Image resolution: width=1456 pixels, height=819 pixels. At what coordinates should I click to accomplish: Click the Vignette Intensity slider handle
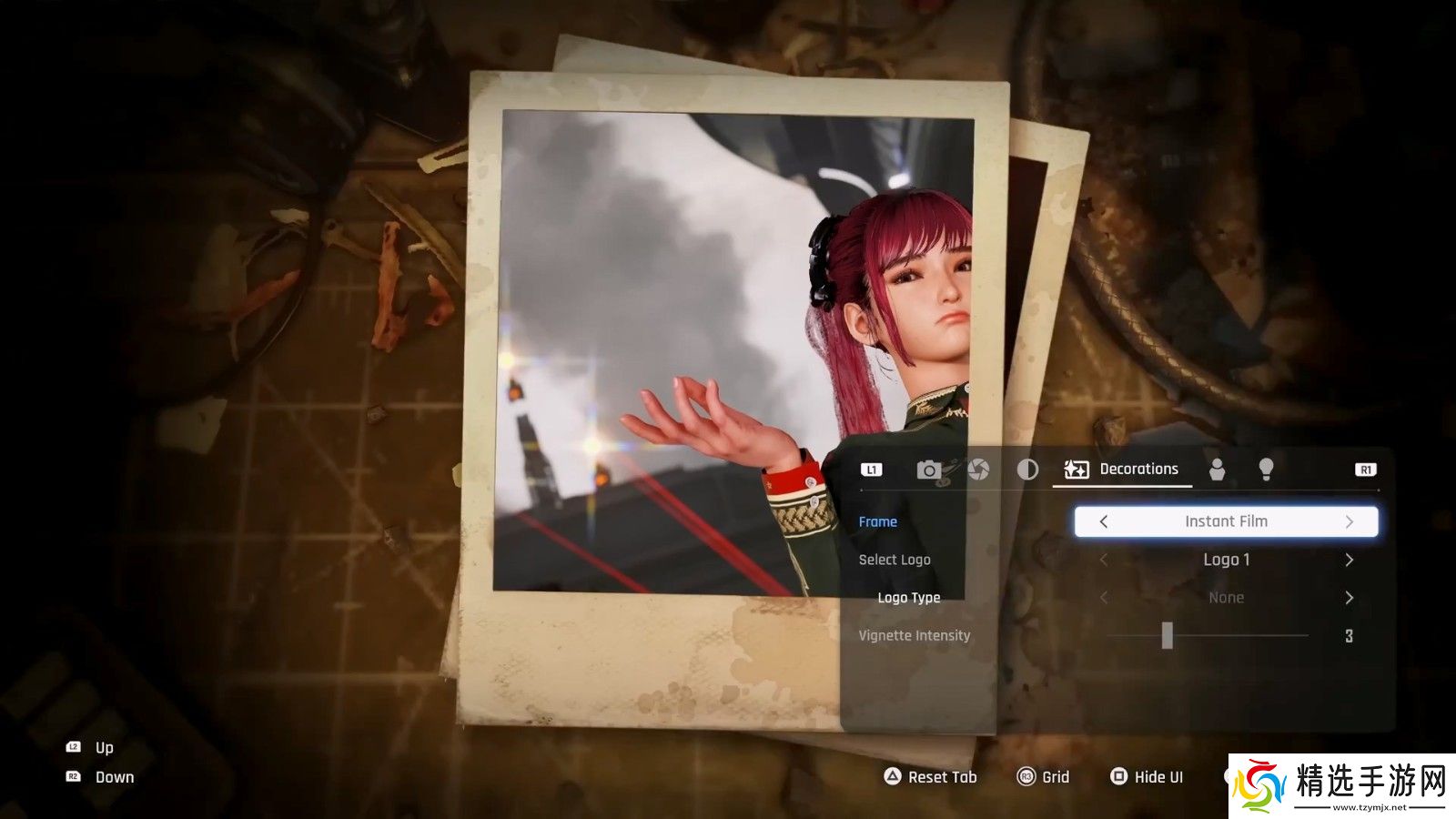tap(1168, 635)
